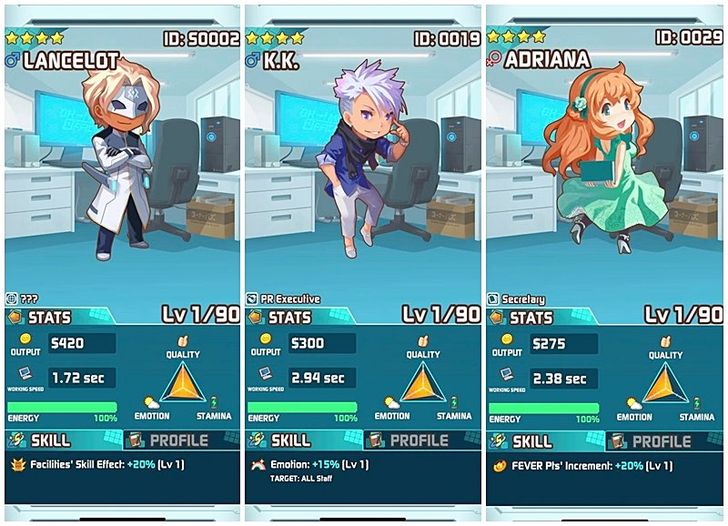The height and width of the screenshot is (526, 728).
Task: View Adriana's PROFILE tab
Action: (653, 441)
